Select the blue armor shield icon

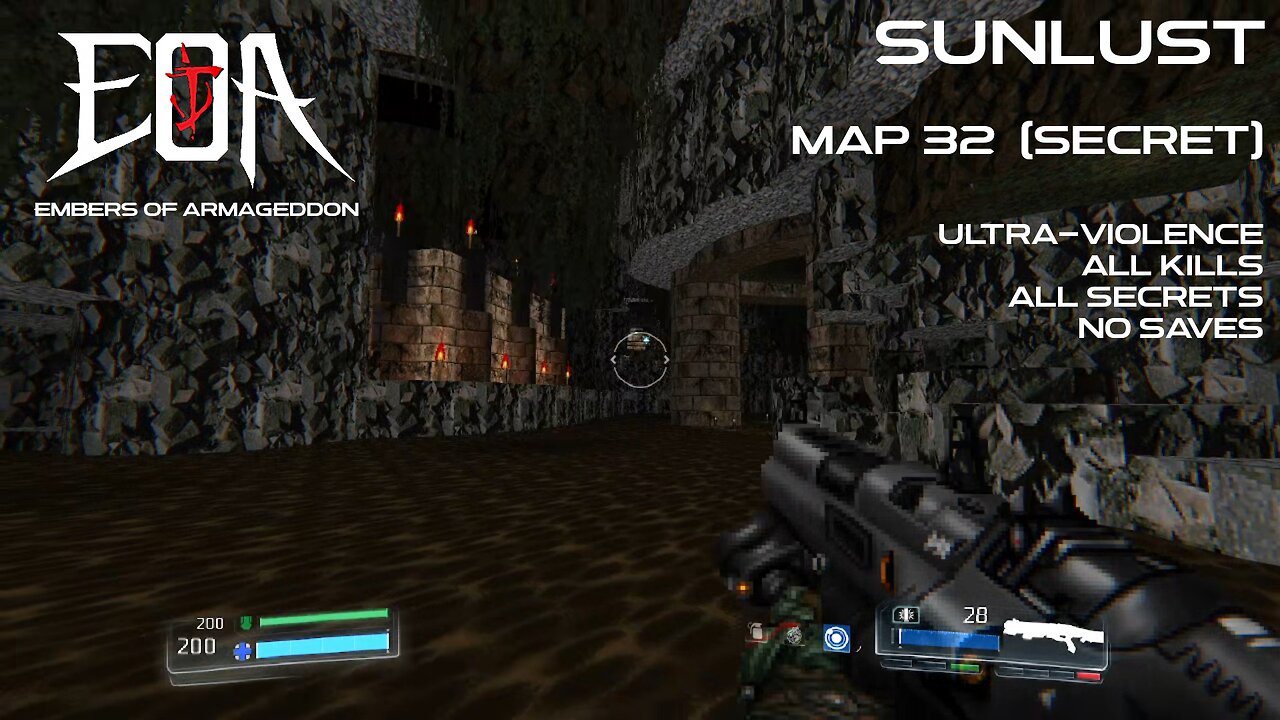tap(243, 650)
